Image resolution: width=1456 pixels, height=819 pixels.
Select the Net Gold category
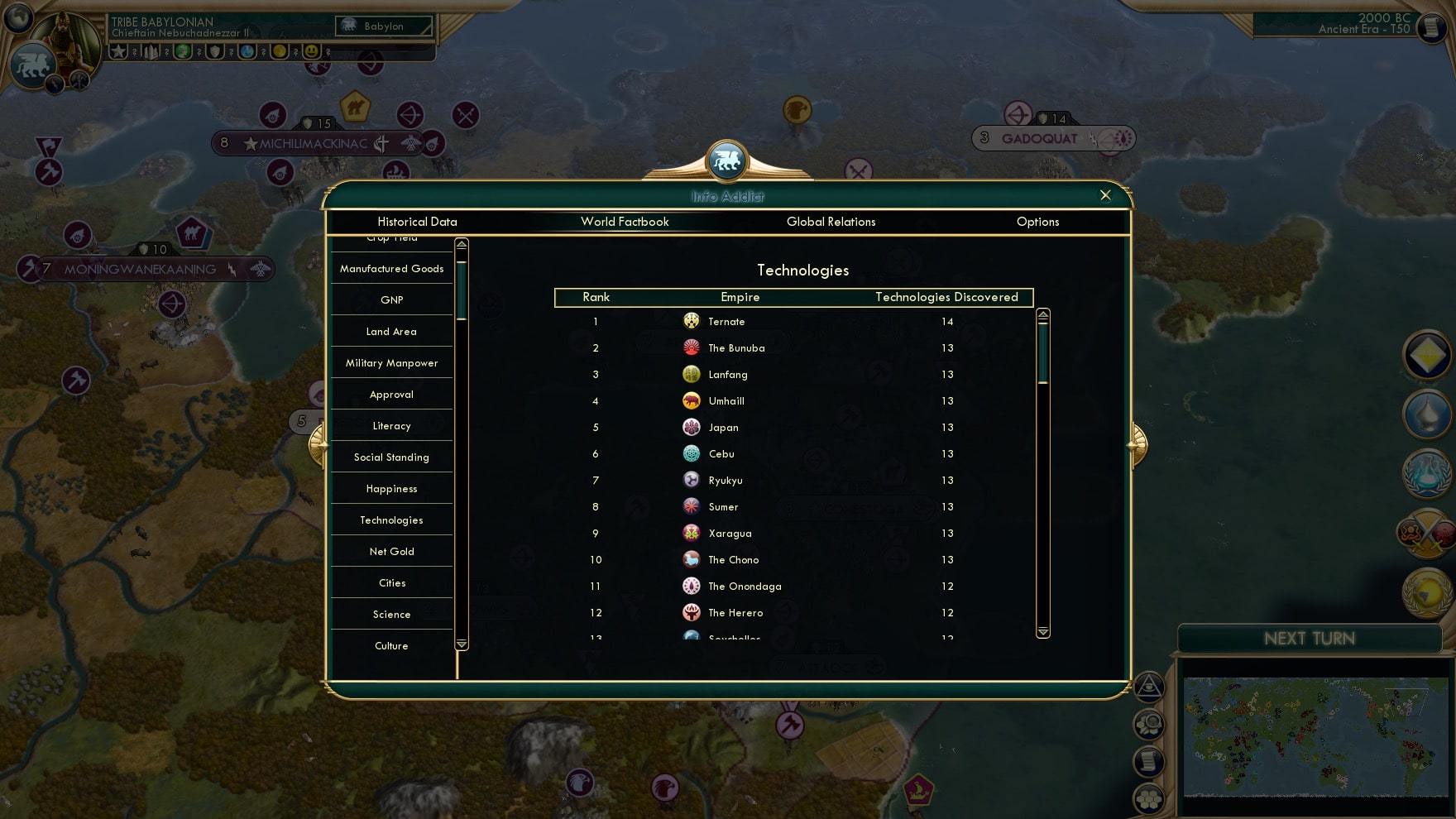[x=390, y=551]
